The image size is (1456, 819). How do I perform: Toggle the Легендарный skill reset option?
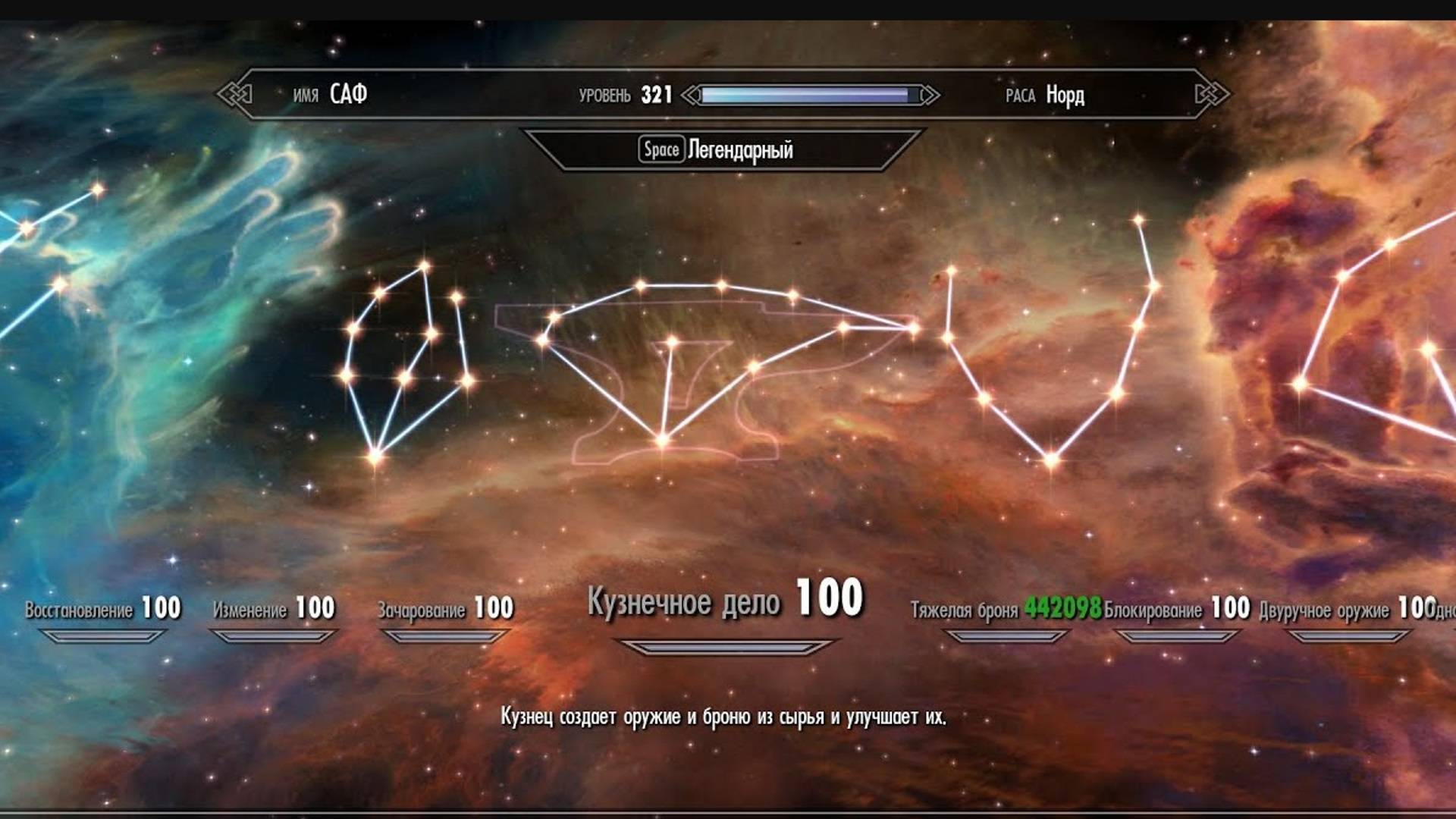coord(739,149)
